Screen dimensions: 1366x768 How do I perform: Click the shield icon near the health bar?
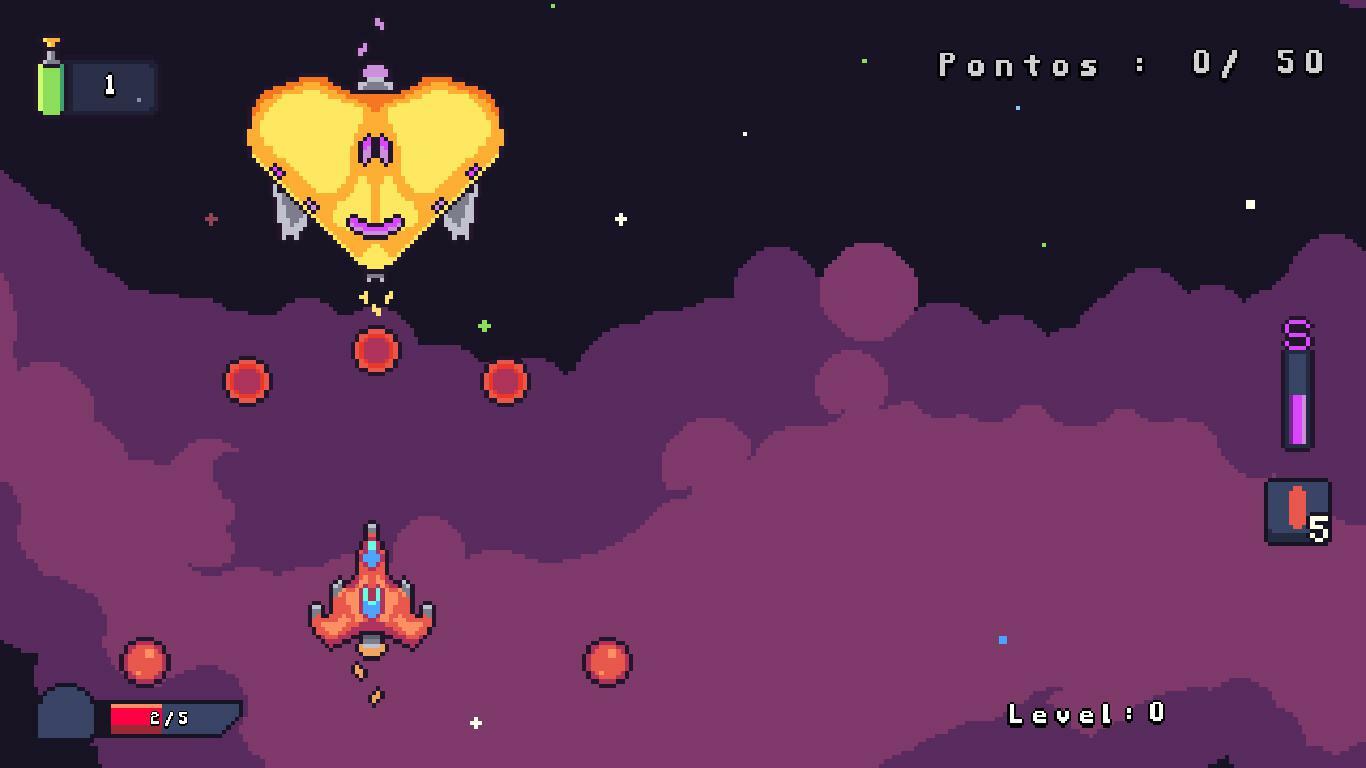[x=66, y=711]
